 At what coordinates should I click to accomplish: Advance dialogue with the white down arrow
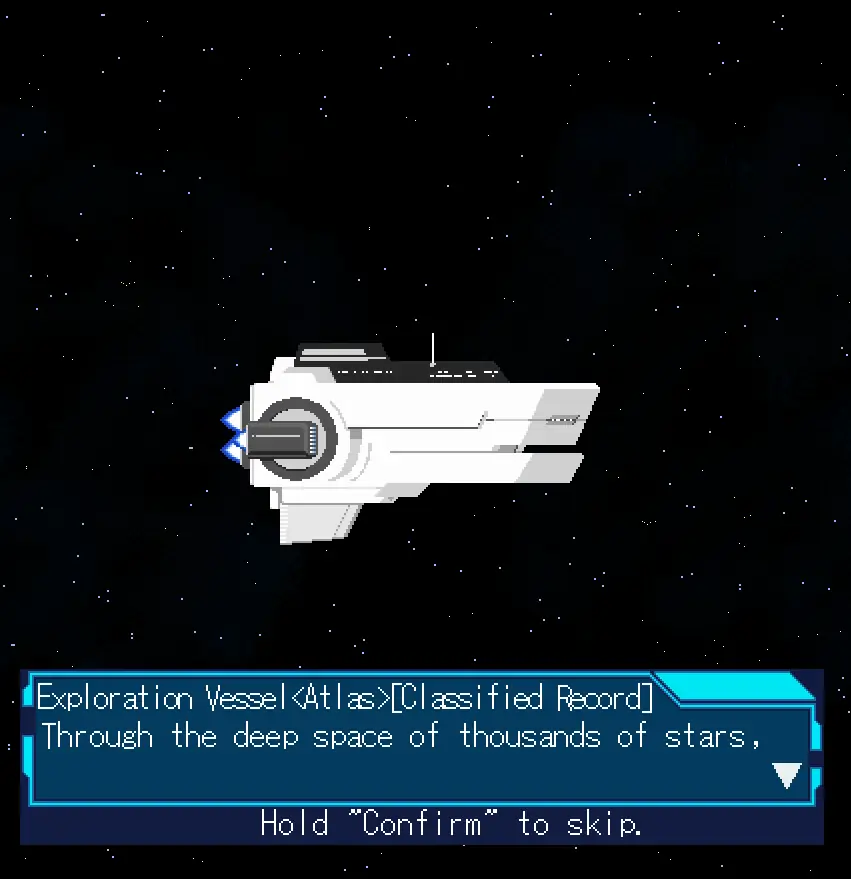787,775
